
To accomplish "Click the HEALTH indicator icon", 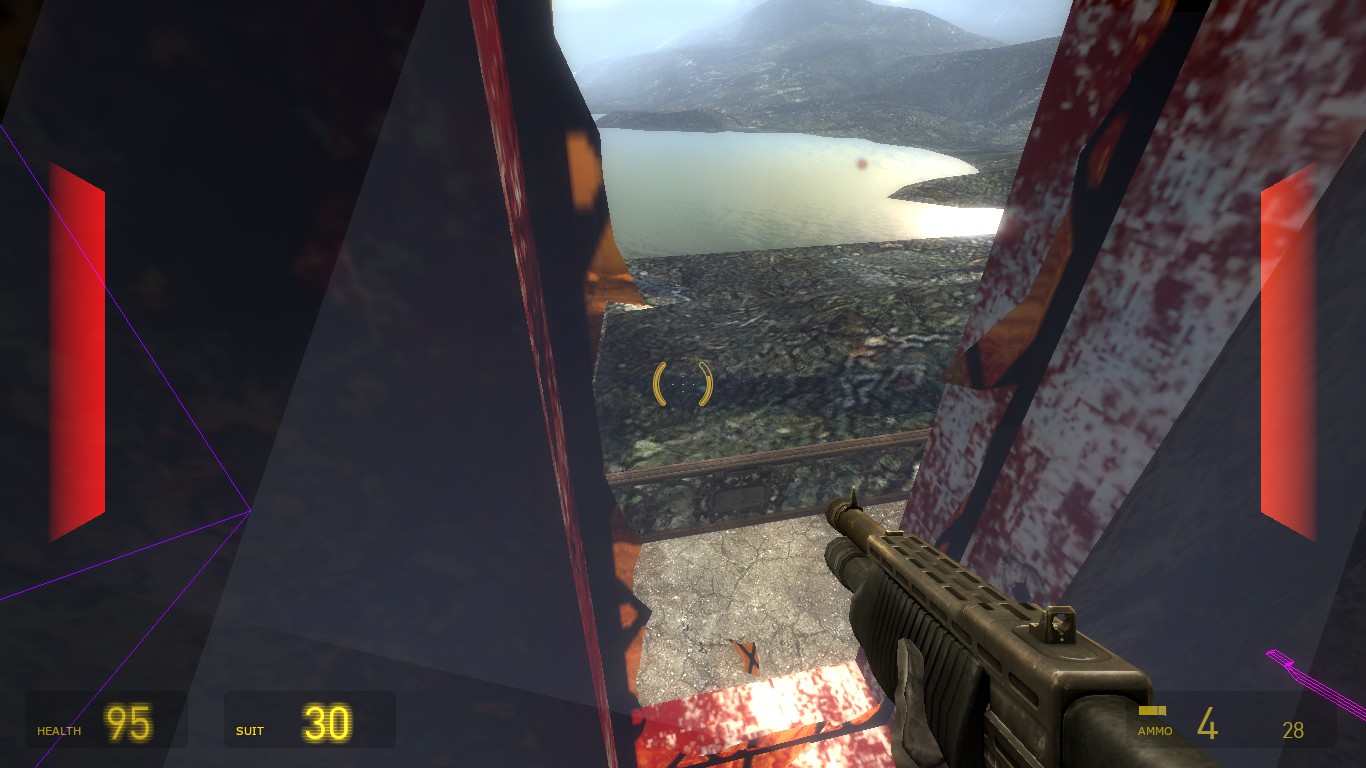I will (58, 731).
